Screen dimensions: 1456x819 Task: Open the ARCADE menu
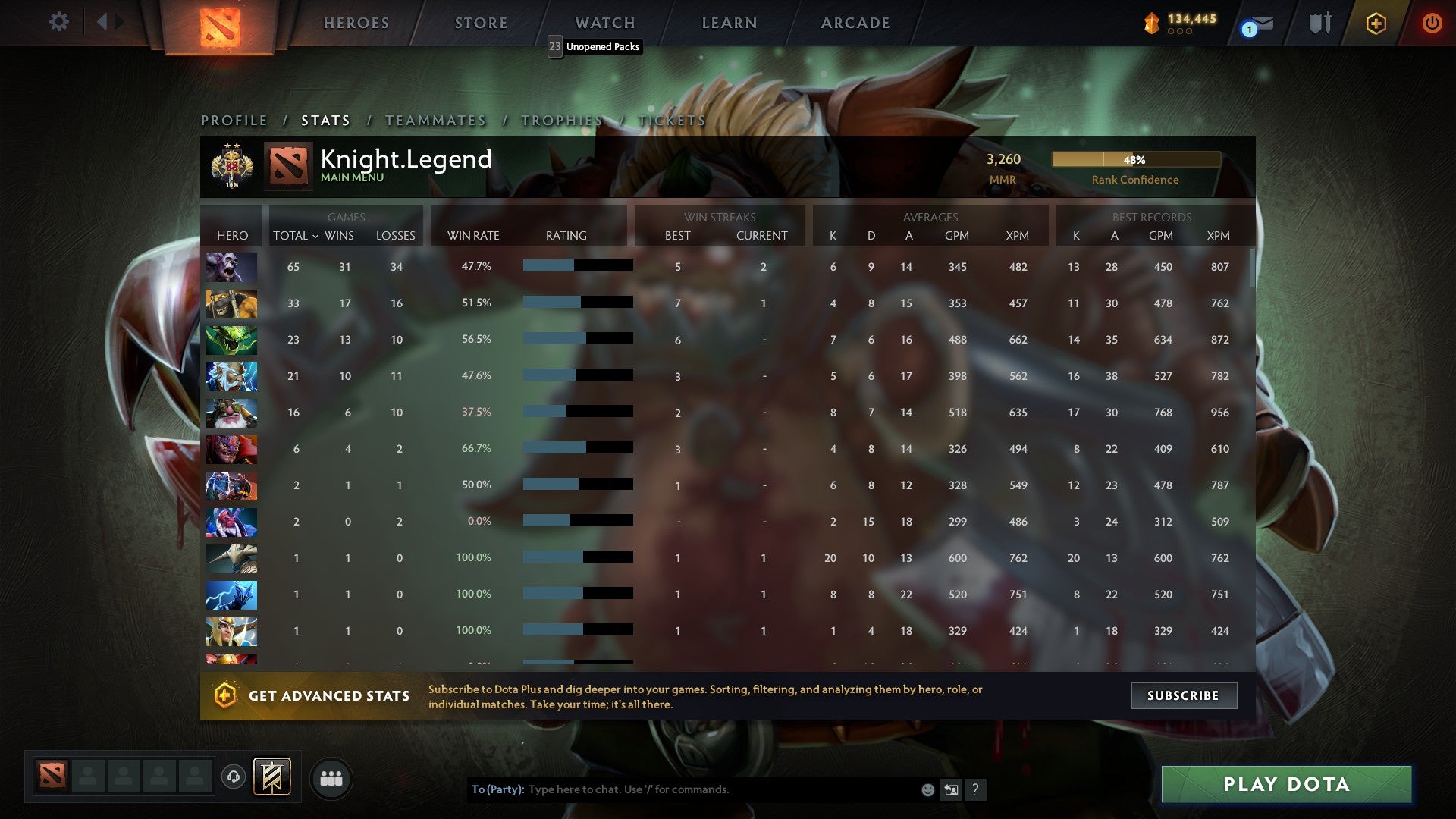[855, 23]
